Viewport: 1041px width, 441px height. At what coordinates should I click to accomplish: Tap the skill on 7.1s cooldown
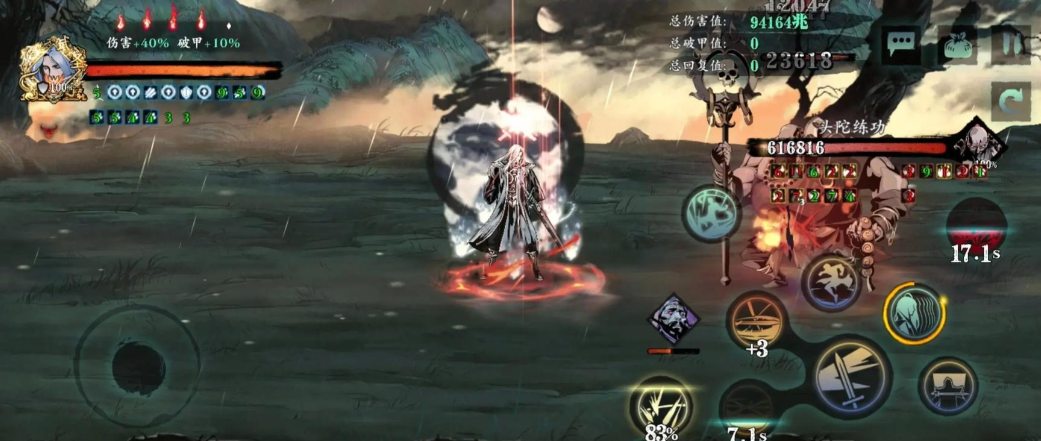pos(748,408)
